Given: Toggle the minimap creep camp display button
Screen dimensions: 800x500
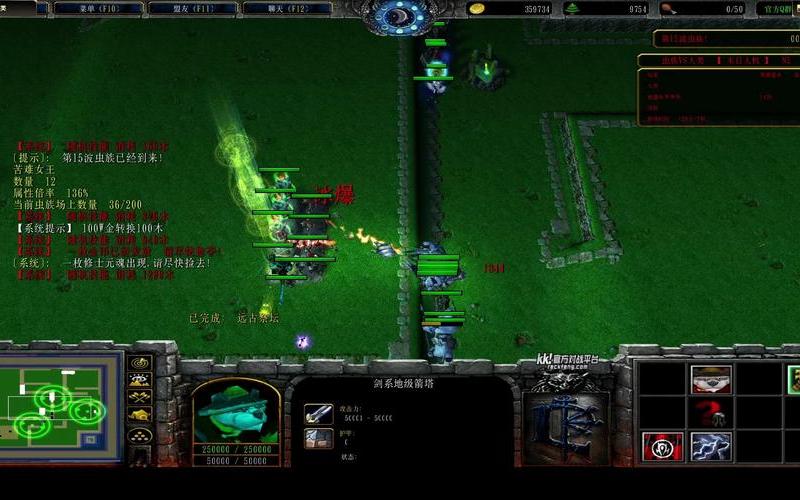Looking at the screenshot, I should 140,416.
